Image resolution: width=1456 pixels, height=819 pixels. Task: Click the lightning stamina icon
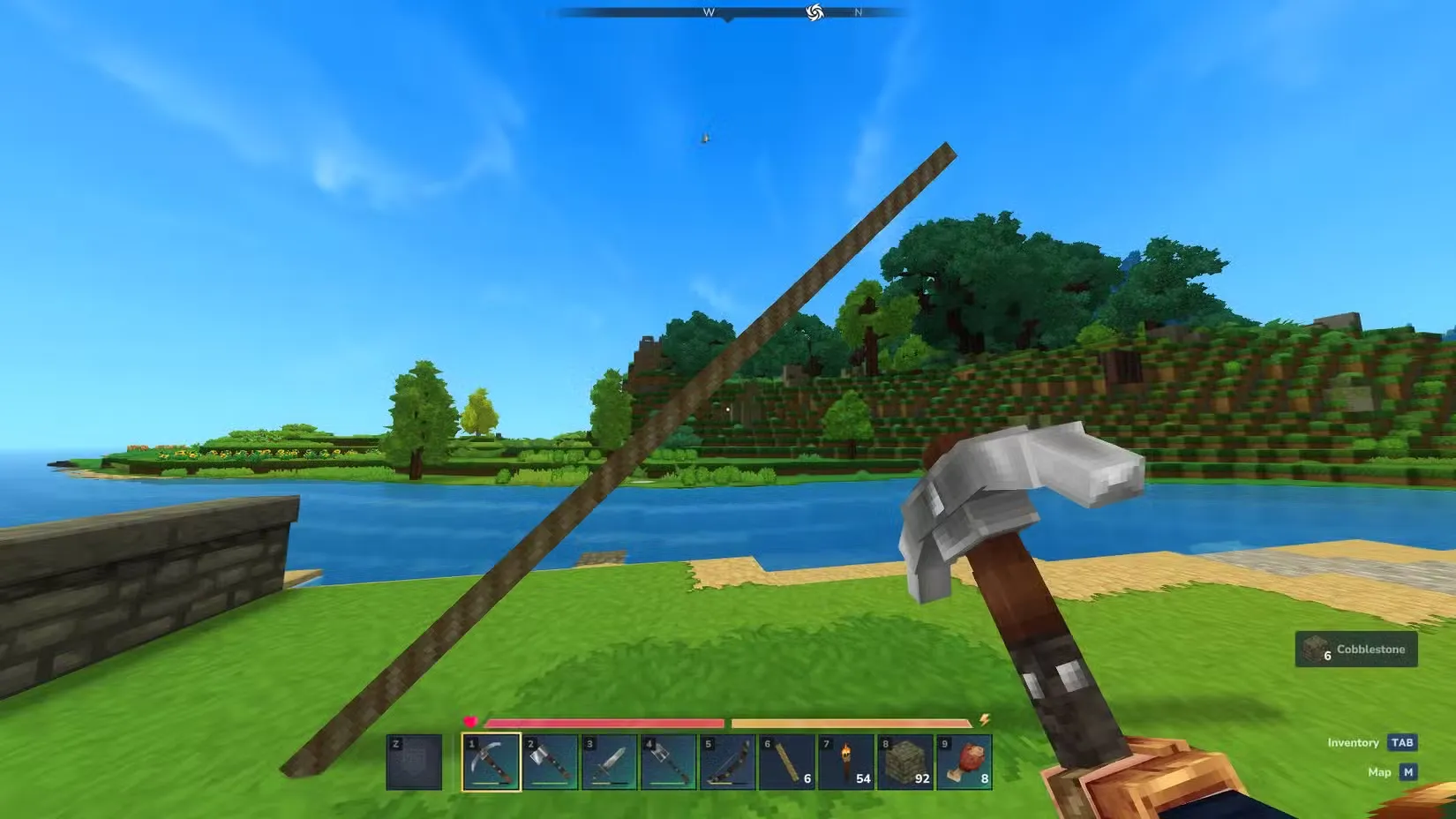pyautogui.click(x=982, y=719)
